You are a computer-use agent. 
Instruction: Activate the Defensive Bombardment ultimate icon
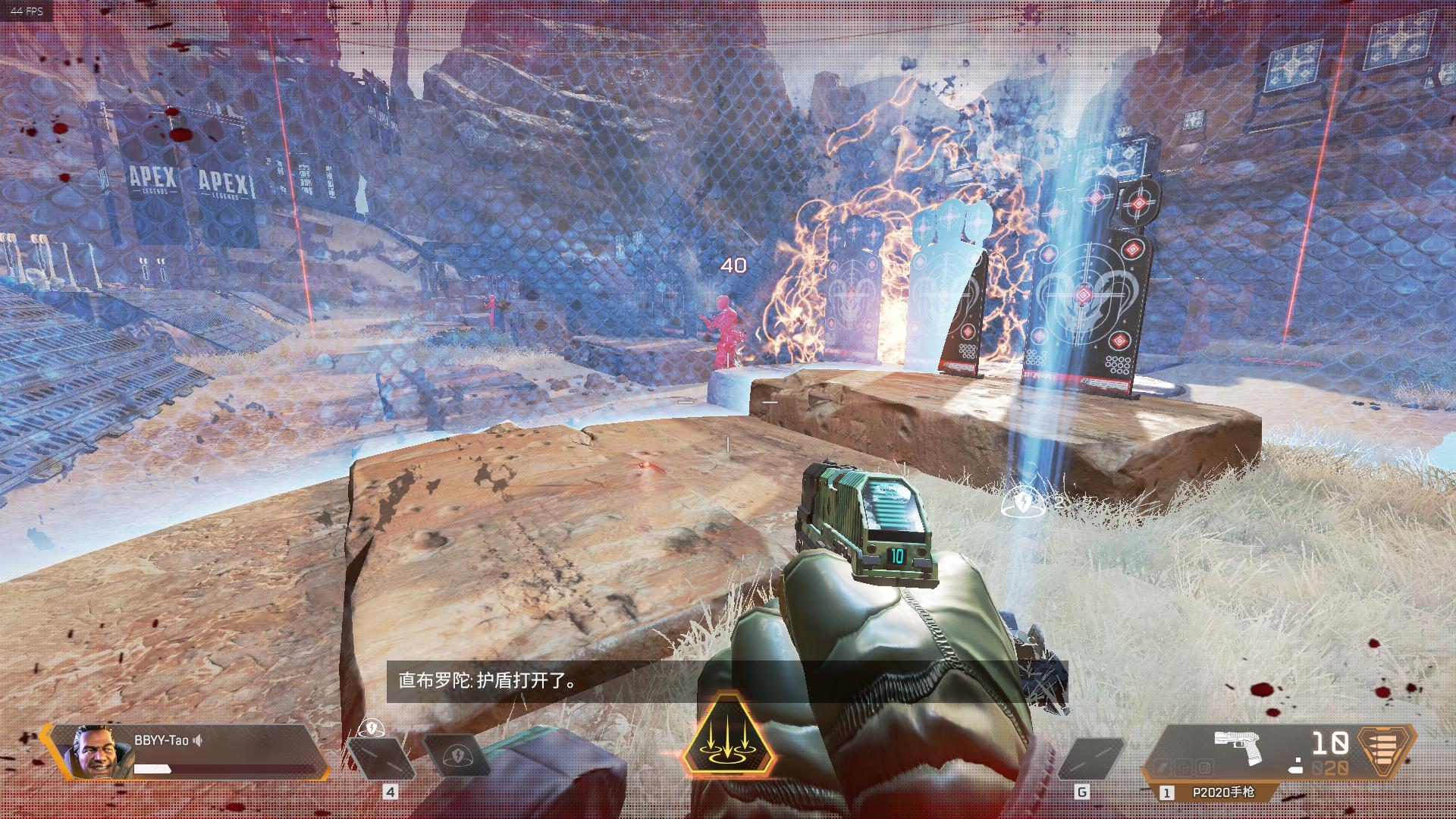point(728,736)
